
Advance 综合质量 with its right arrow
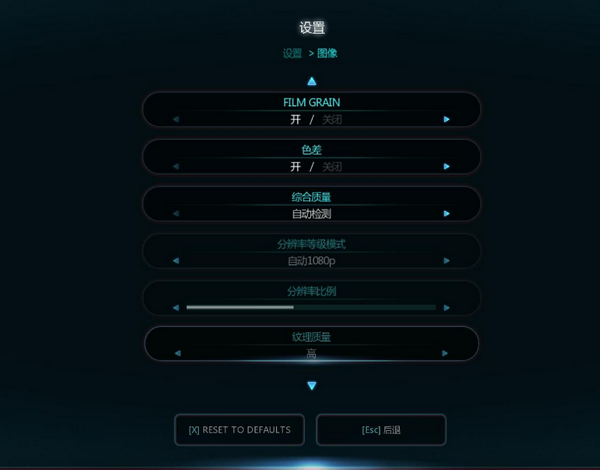447,213
